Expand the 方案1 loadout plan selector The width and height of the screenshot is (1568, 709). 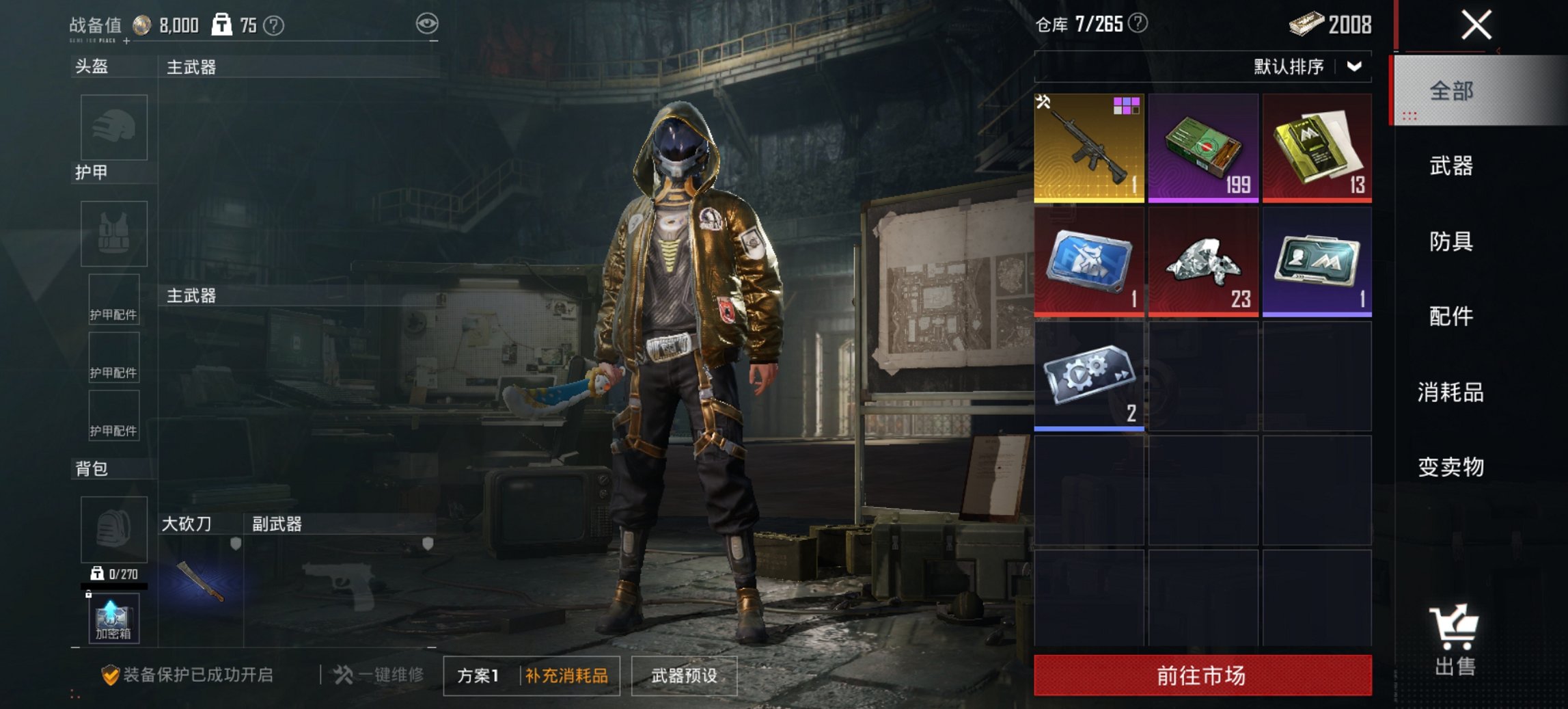click(x=478, y=675)
